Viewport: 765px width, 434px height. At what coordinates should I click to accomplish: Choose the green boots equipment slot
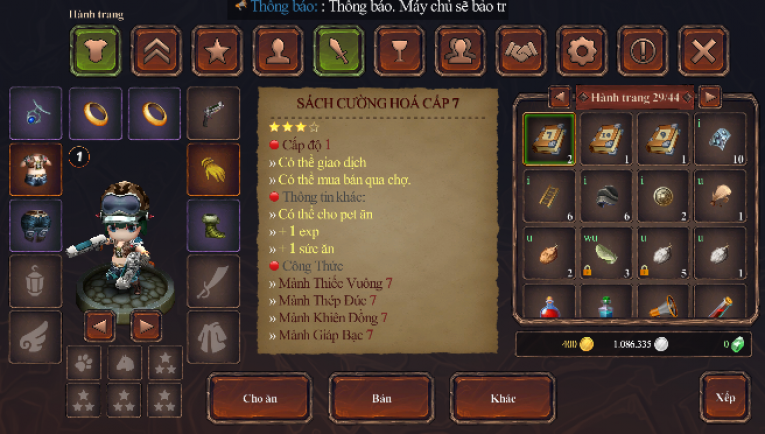[213, 225]
